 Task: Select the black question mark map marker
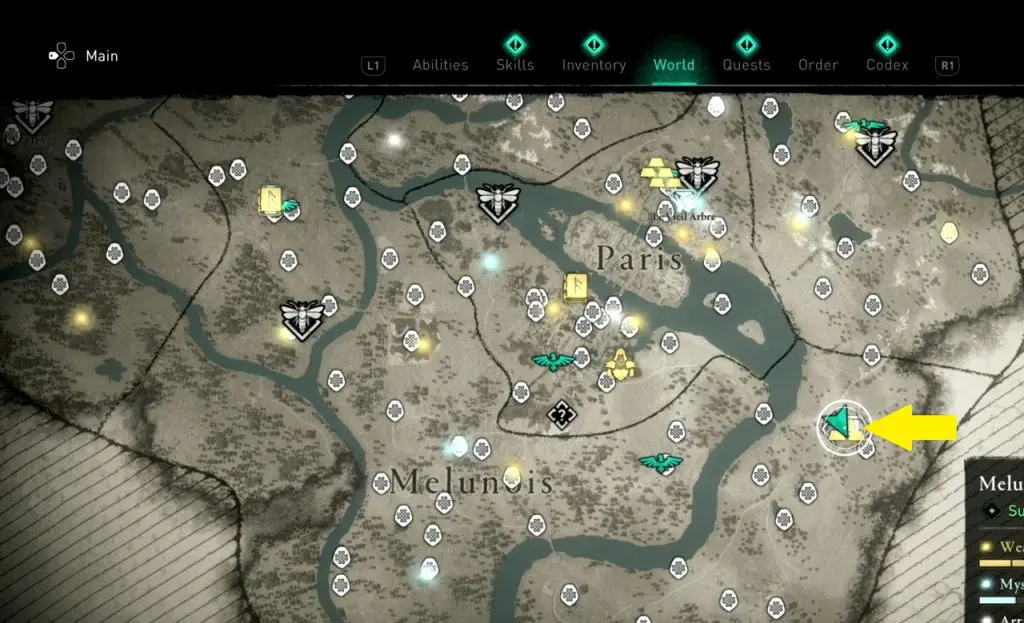pos(562,413)
